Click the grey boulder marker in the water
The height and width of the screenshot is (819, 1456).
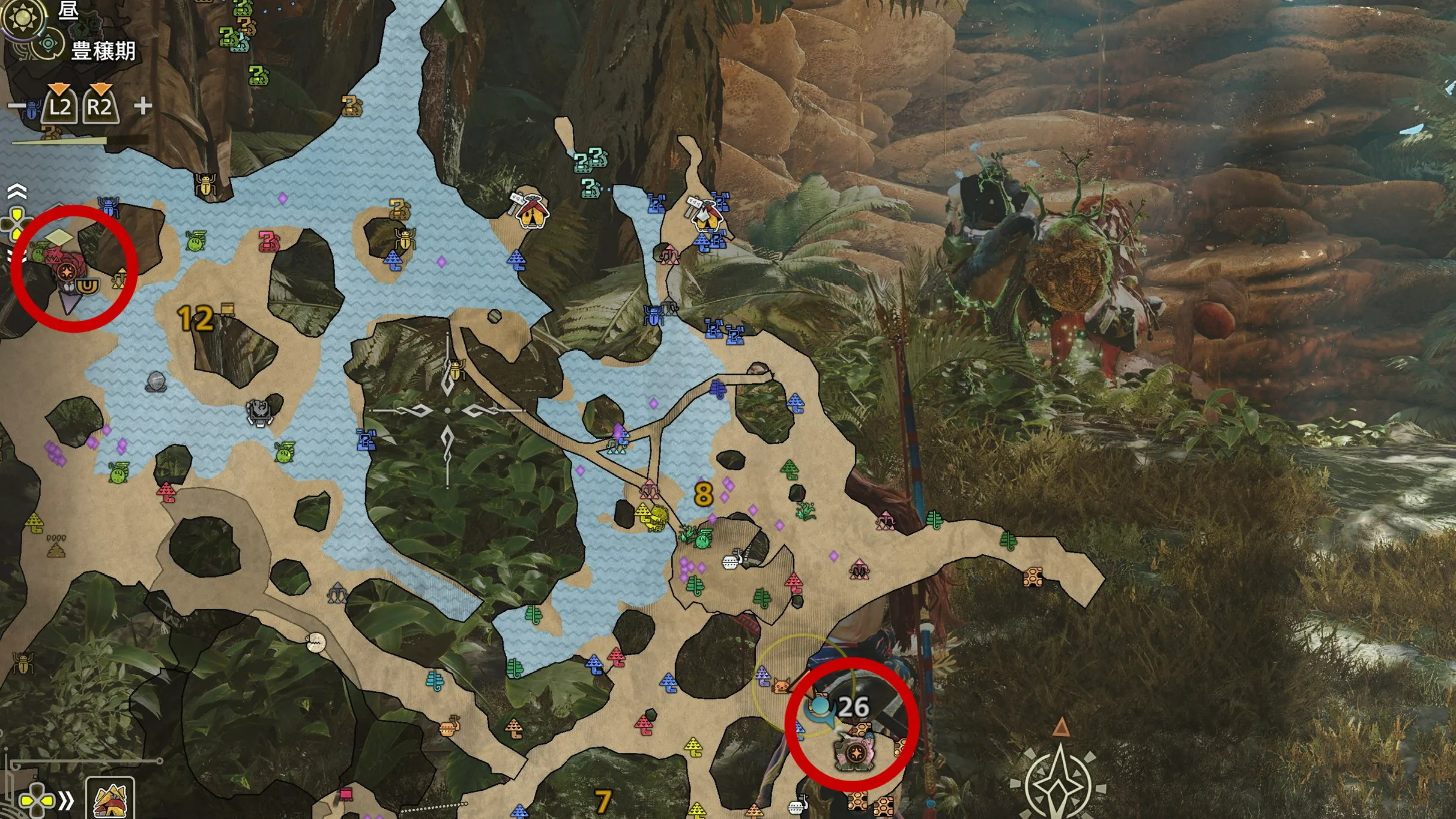click(156, 381)
